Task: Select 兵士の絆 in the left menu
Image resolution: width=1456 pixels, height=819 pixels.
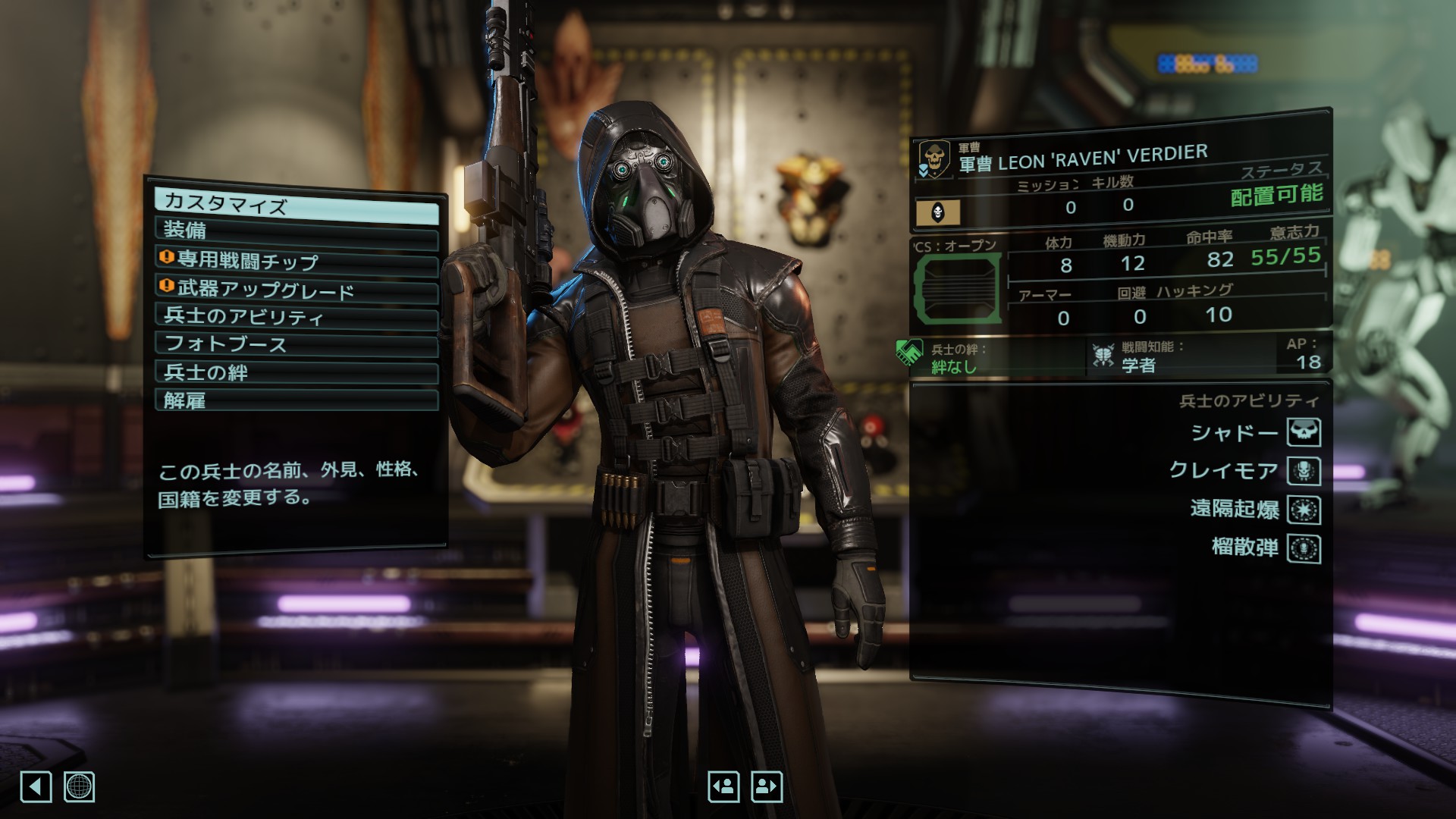Action: [296, 372]
